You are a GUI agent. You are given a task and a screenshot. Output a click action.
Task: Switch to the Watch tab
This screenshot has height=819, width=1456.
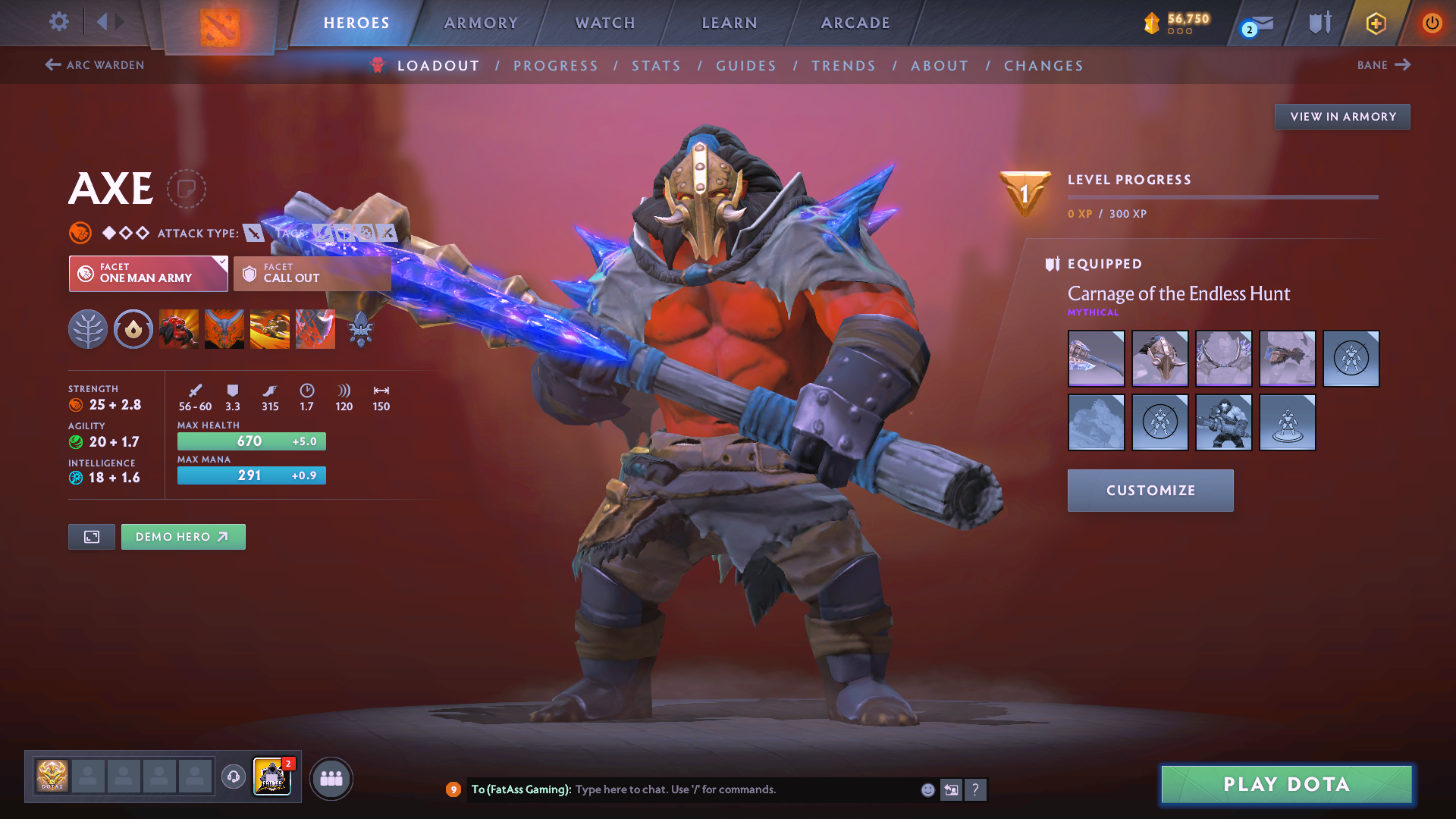605,23
